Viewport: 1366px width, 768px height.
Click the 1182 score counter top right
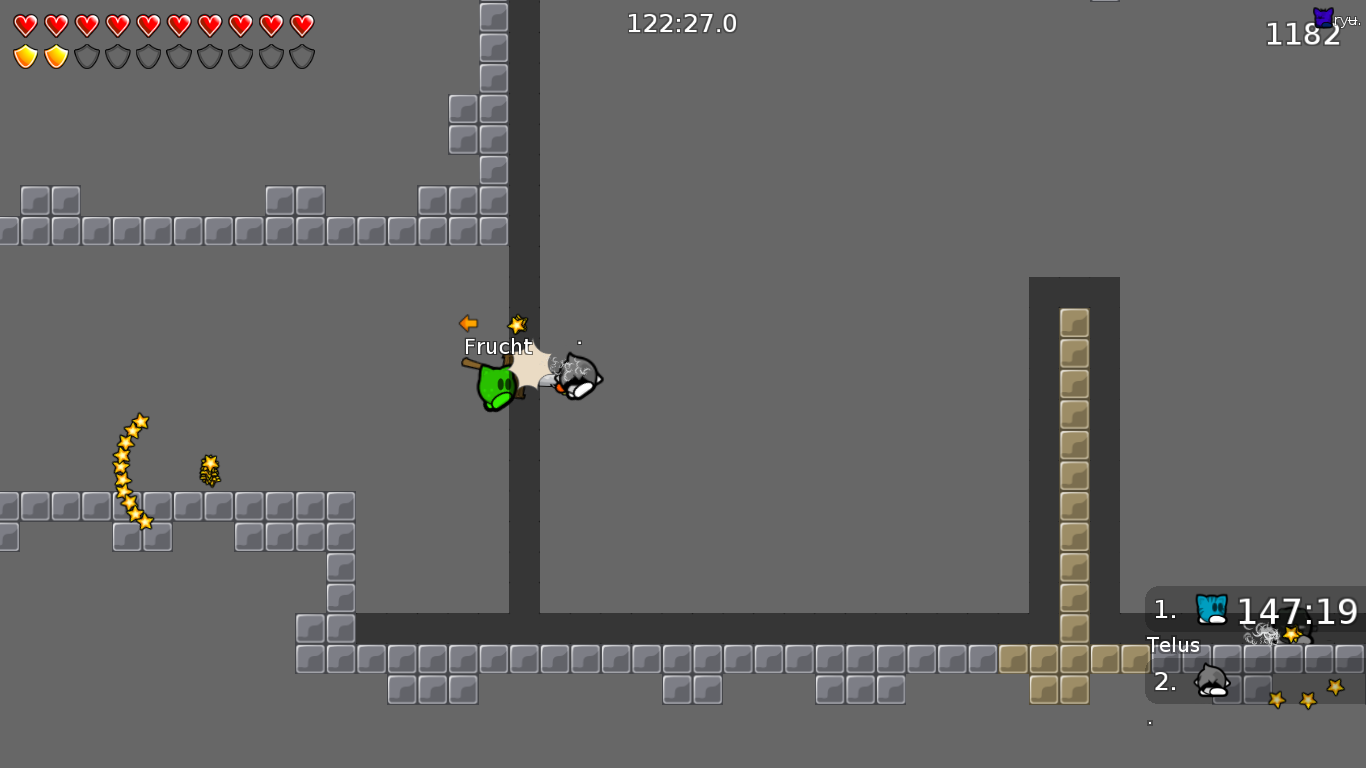click(x=1302, y=34)
